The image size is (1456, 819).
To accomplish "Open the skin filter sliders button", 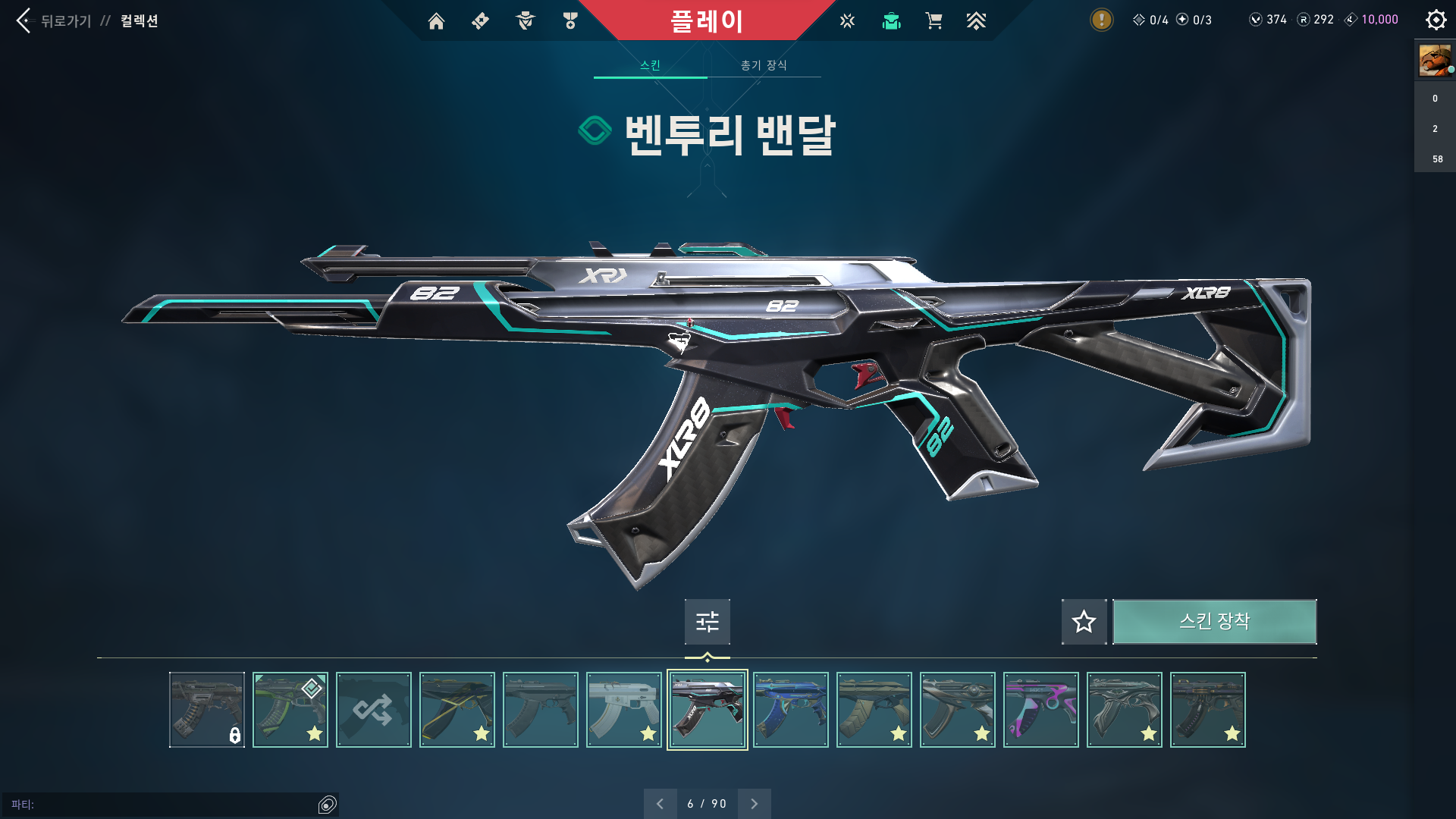I will click(x=707, y=622).
